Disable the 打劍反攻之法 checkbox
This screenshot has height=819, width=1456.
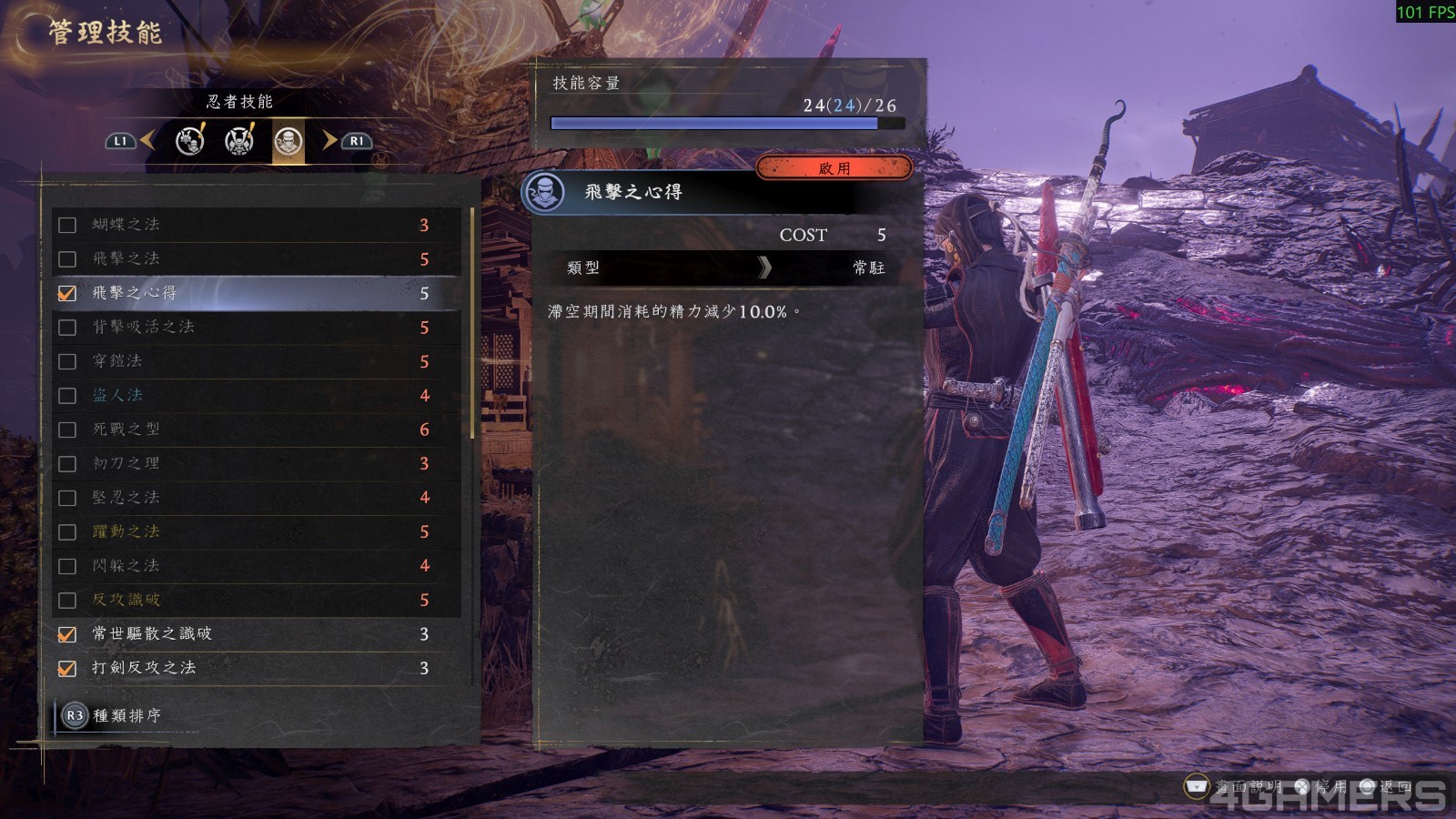click(x=67, y=669)
